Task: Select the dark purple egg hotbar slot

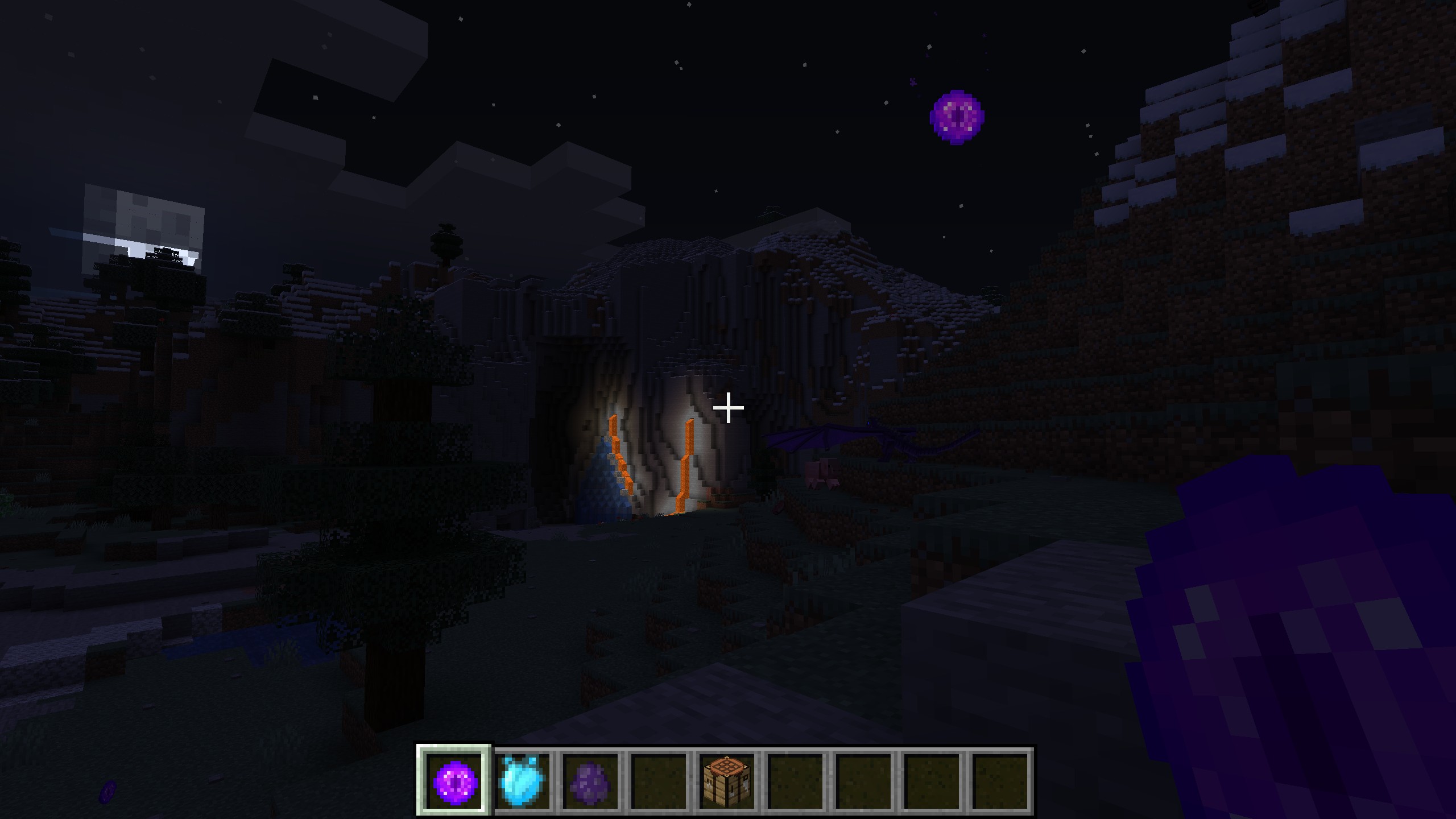Action: (590, 781)
